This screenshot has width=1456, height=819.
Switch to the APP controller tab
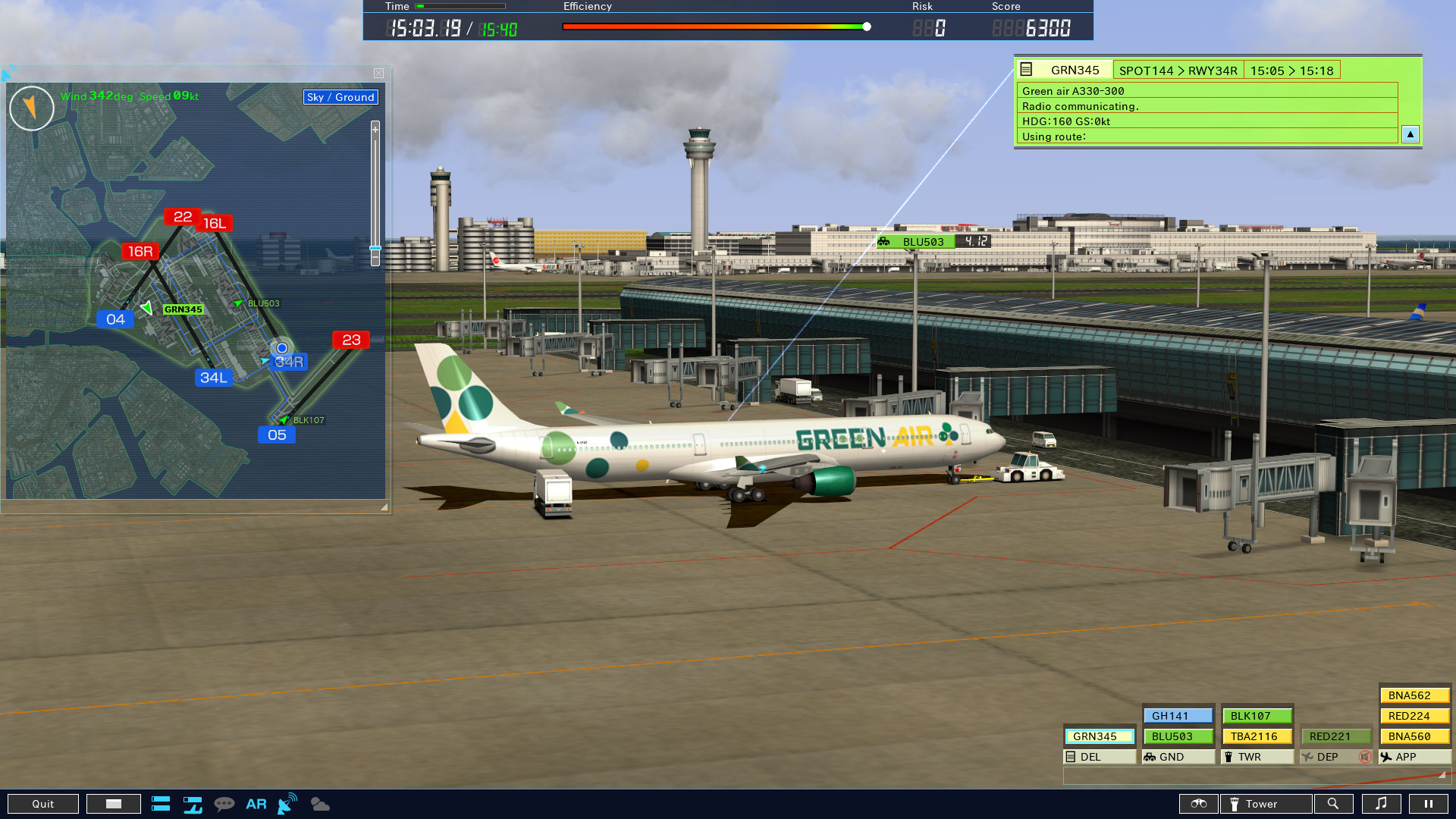(1405, 757)
